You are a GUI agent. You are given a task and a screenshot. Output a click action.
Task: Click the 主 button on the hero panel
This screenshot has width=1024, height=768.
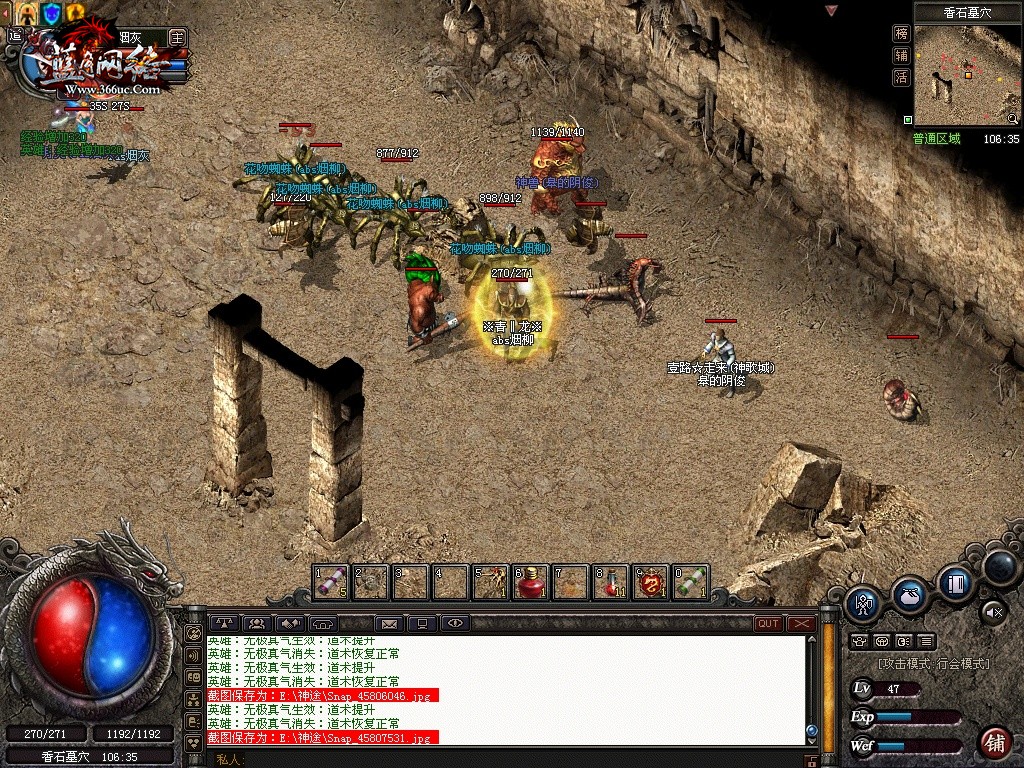178,37
